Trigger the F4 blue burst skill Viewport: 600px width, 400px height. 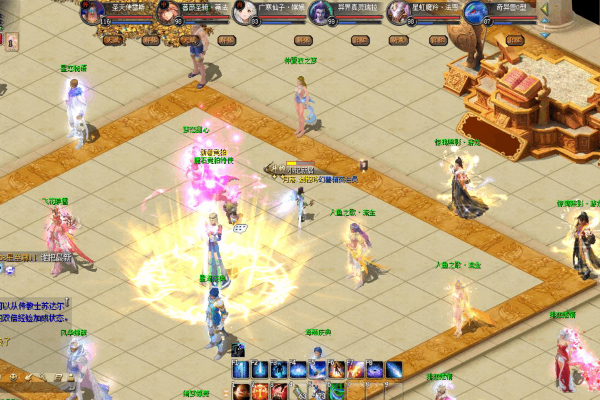tap(297, 370)
